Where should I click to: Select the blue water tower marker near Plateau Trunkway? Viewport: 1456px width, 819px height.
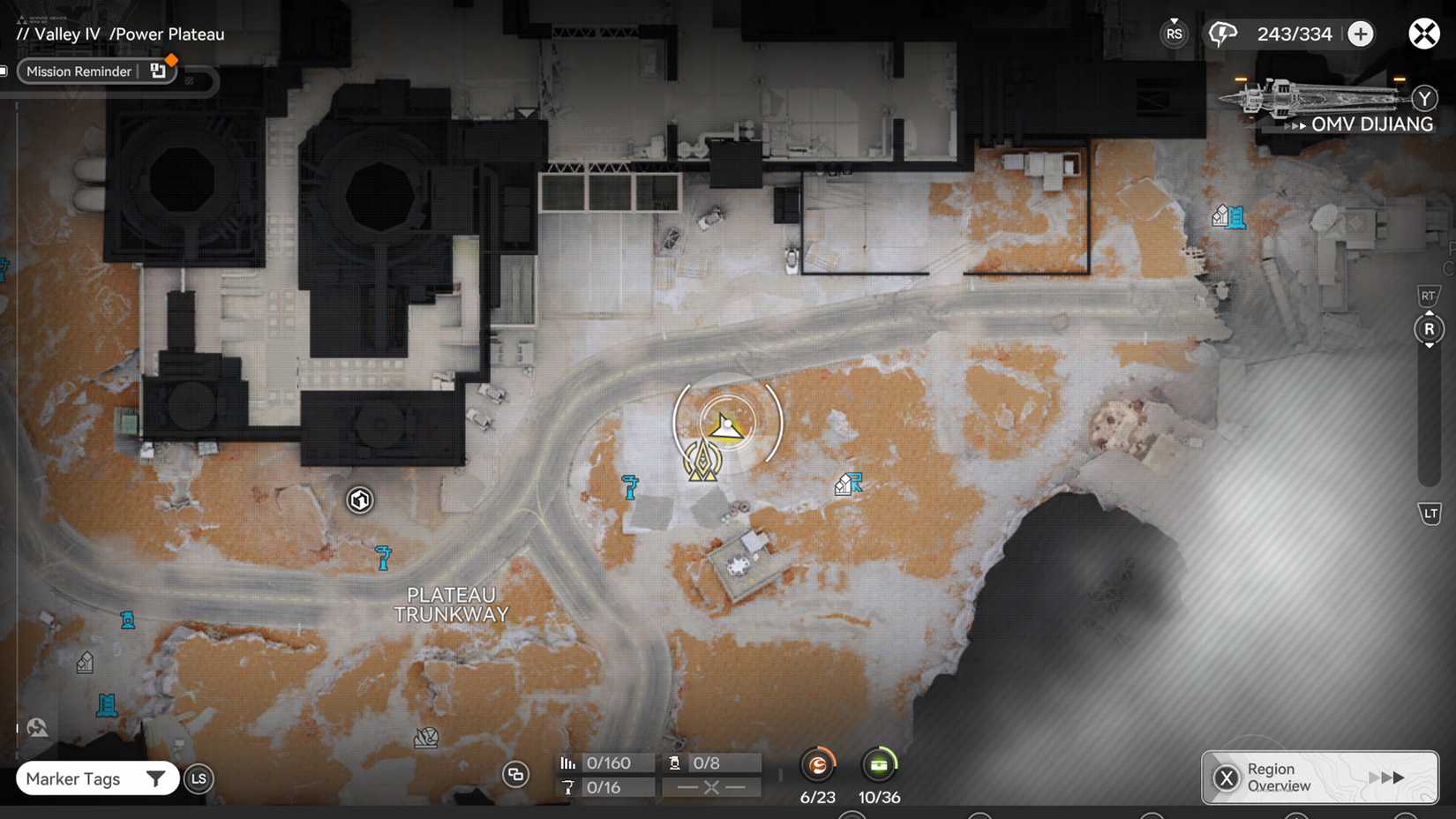383,556
